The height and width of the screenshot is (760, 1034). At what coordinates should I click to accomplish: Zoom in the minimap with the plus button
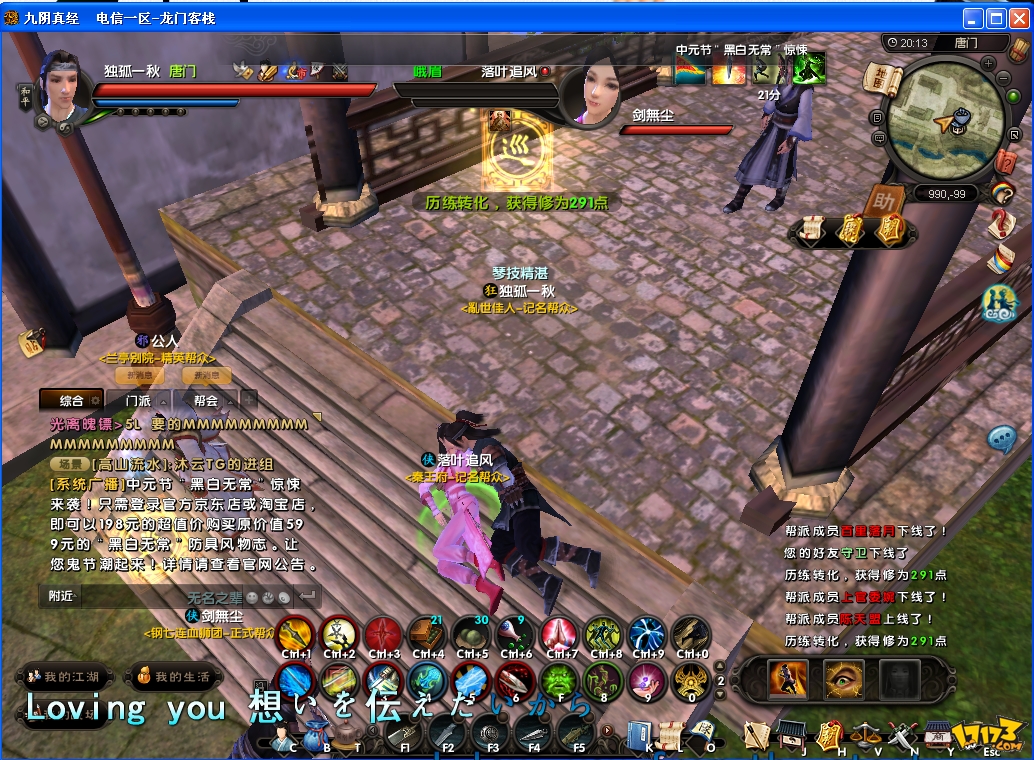pyautogui.click(x=989, y=63)
